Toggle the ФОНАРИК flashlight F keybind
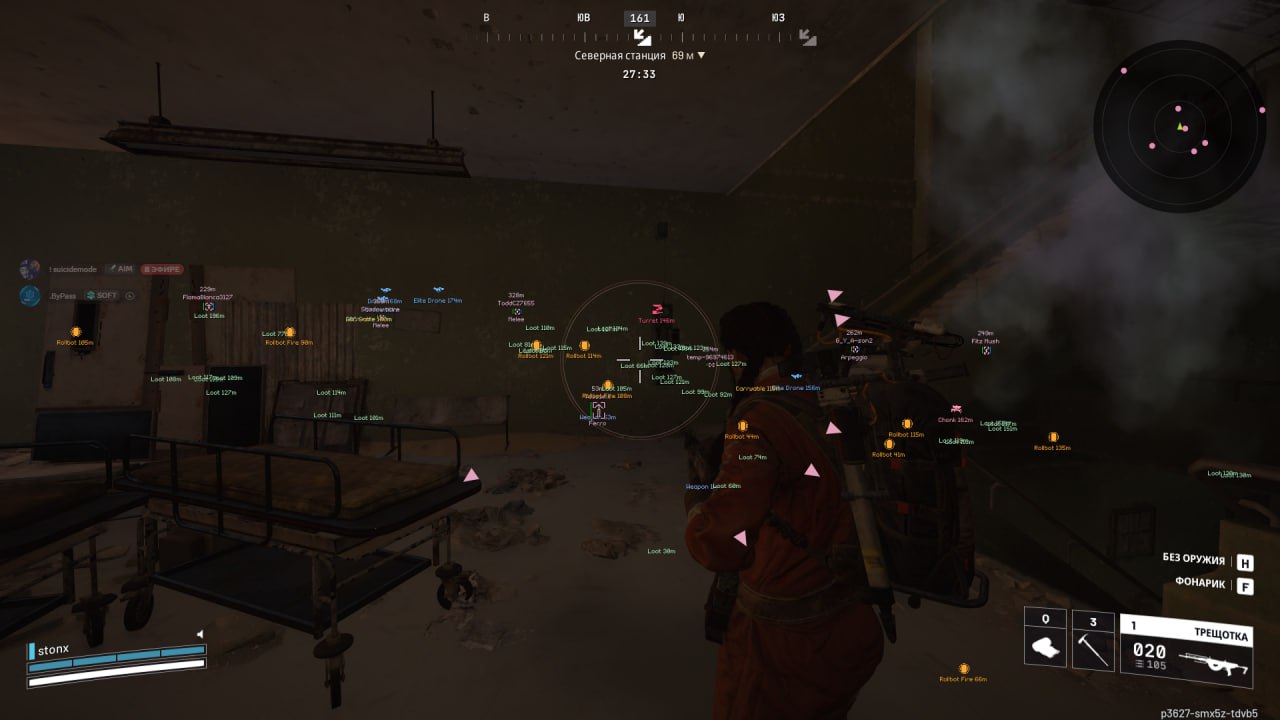The width and height of the screenshot is (1280, 720). (x=1247, y=584)
